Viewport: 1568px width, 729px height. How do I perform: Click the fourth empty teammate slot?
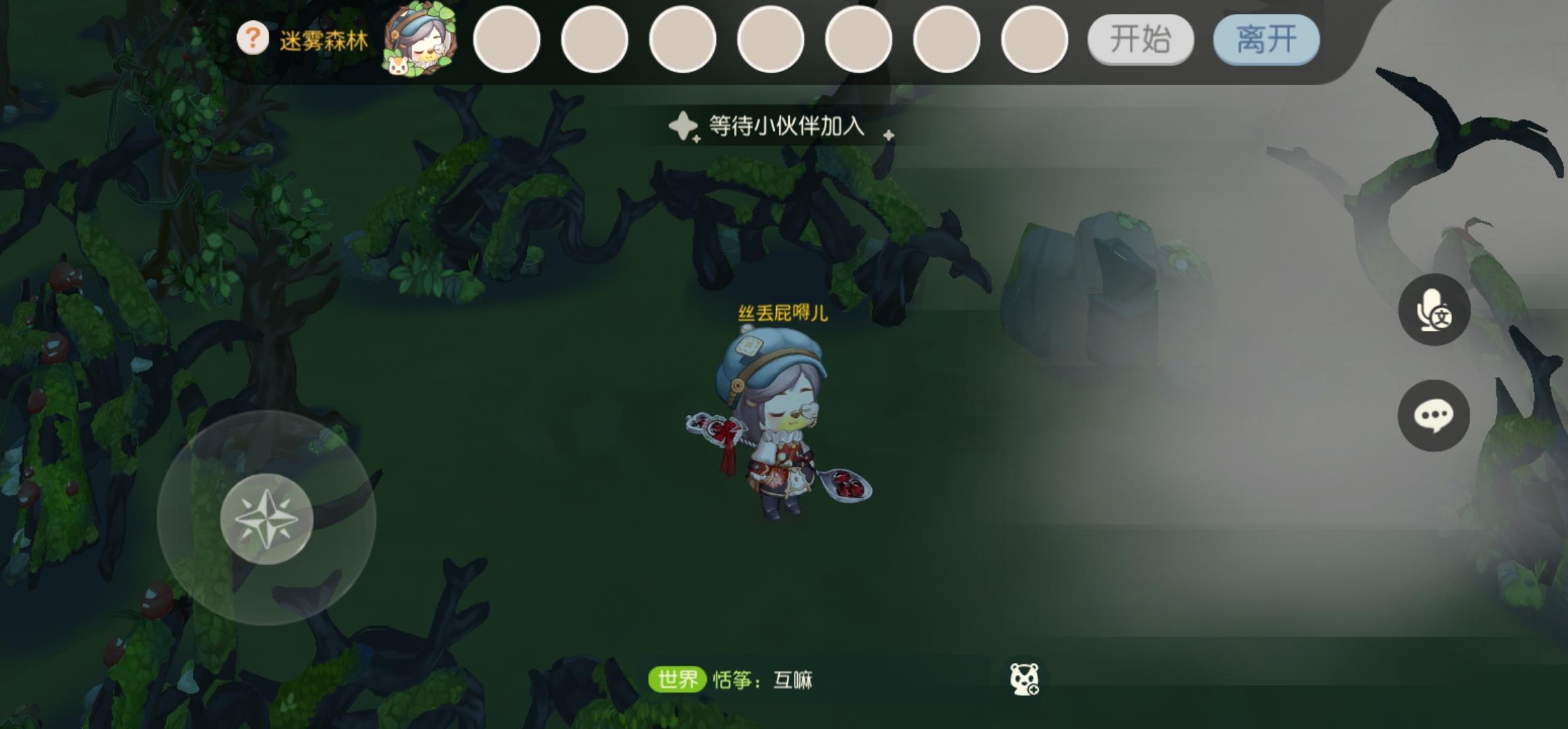(x=770, y=40)
